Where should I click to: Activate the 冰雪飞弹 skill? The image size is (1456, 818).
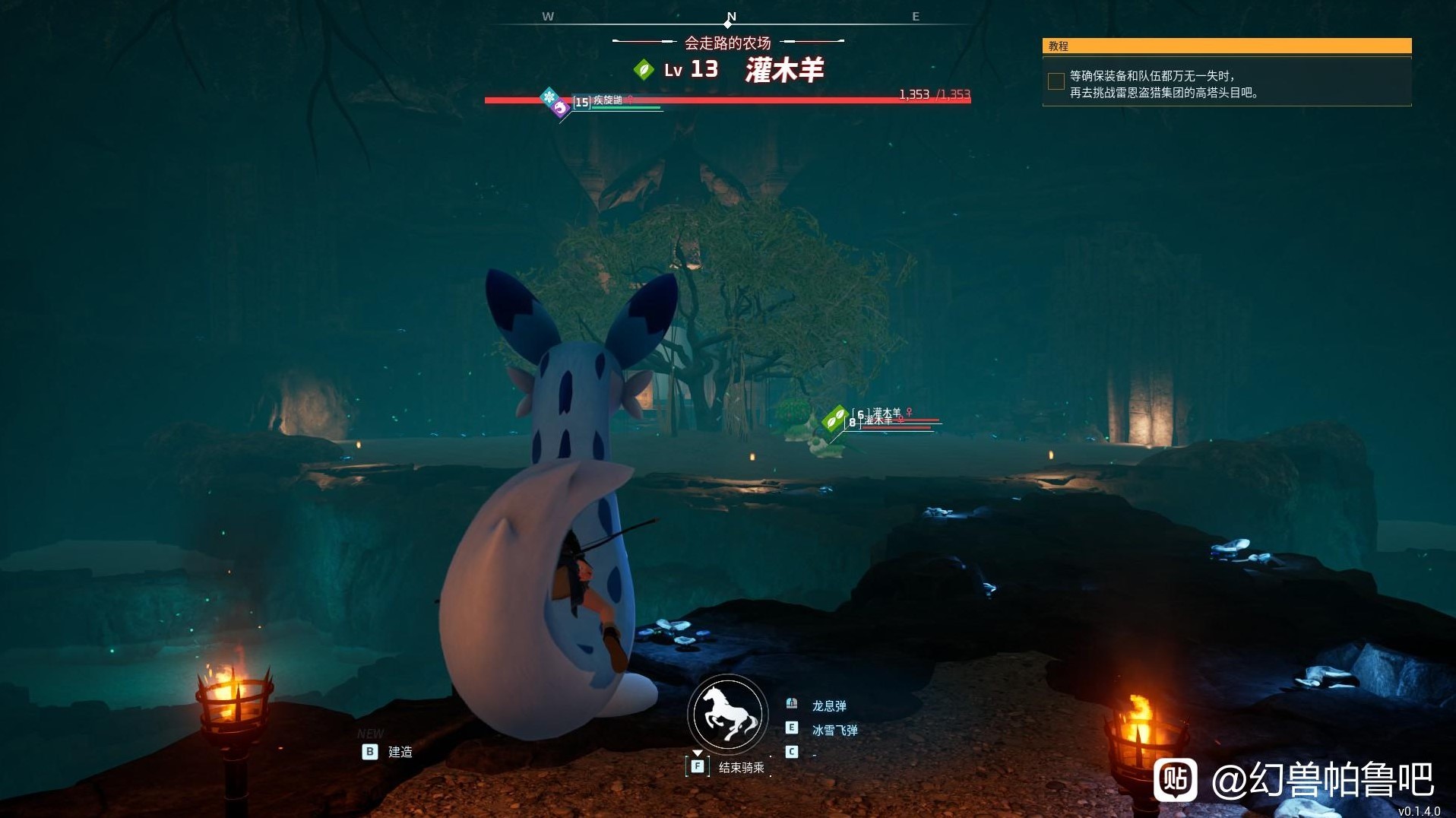tap(834, 731)
